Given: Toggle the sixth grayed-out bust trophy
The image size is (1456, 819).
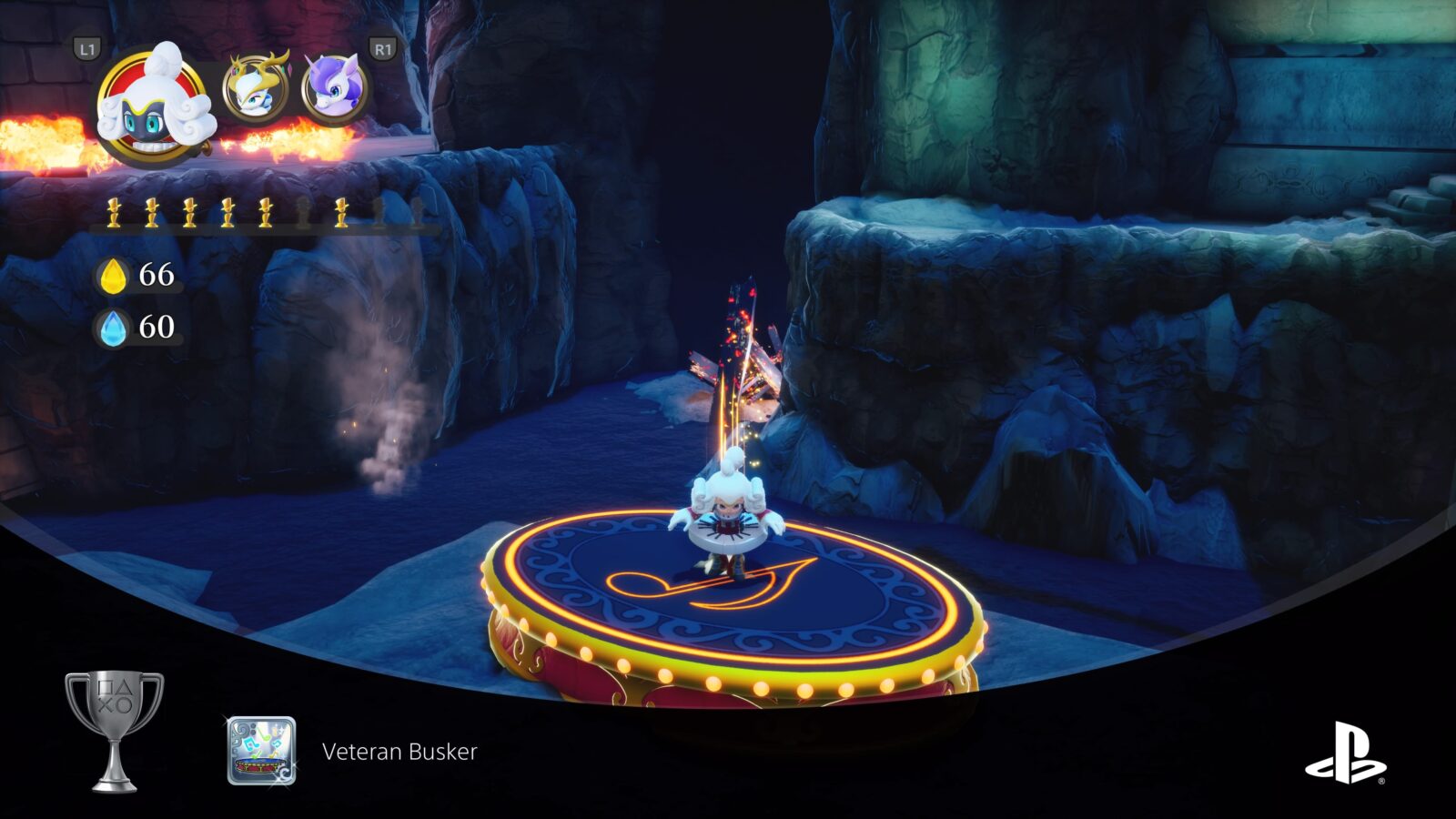Looking at the screenshot, I should pyautogui.click(x=303, y=212).
